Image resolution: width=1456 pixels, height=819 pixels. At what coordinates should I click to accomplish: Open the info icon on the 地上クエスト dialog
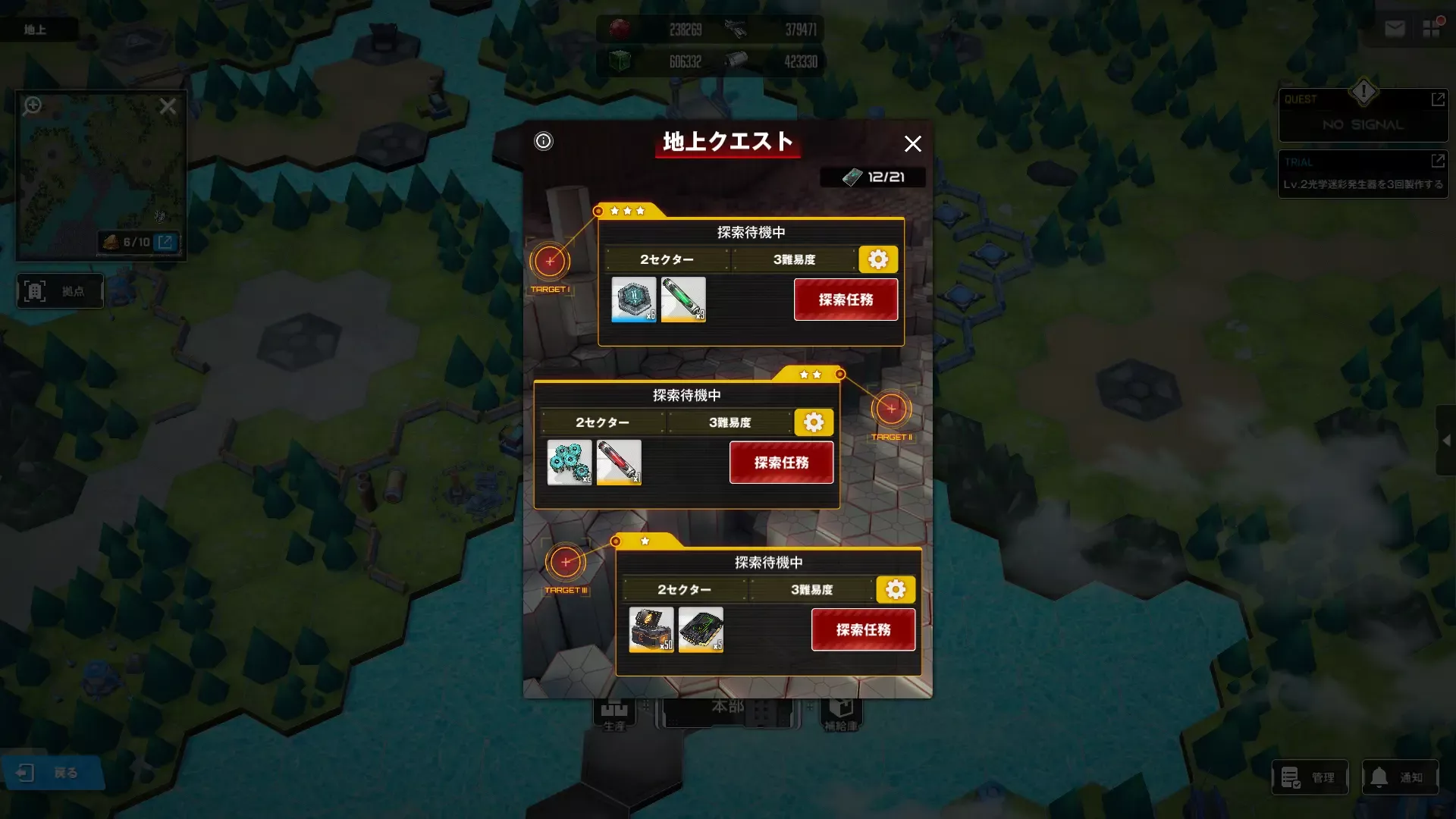(542, 141)
